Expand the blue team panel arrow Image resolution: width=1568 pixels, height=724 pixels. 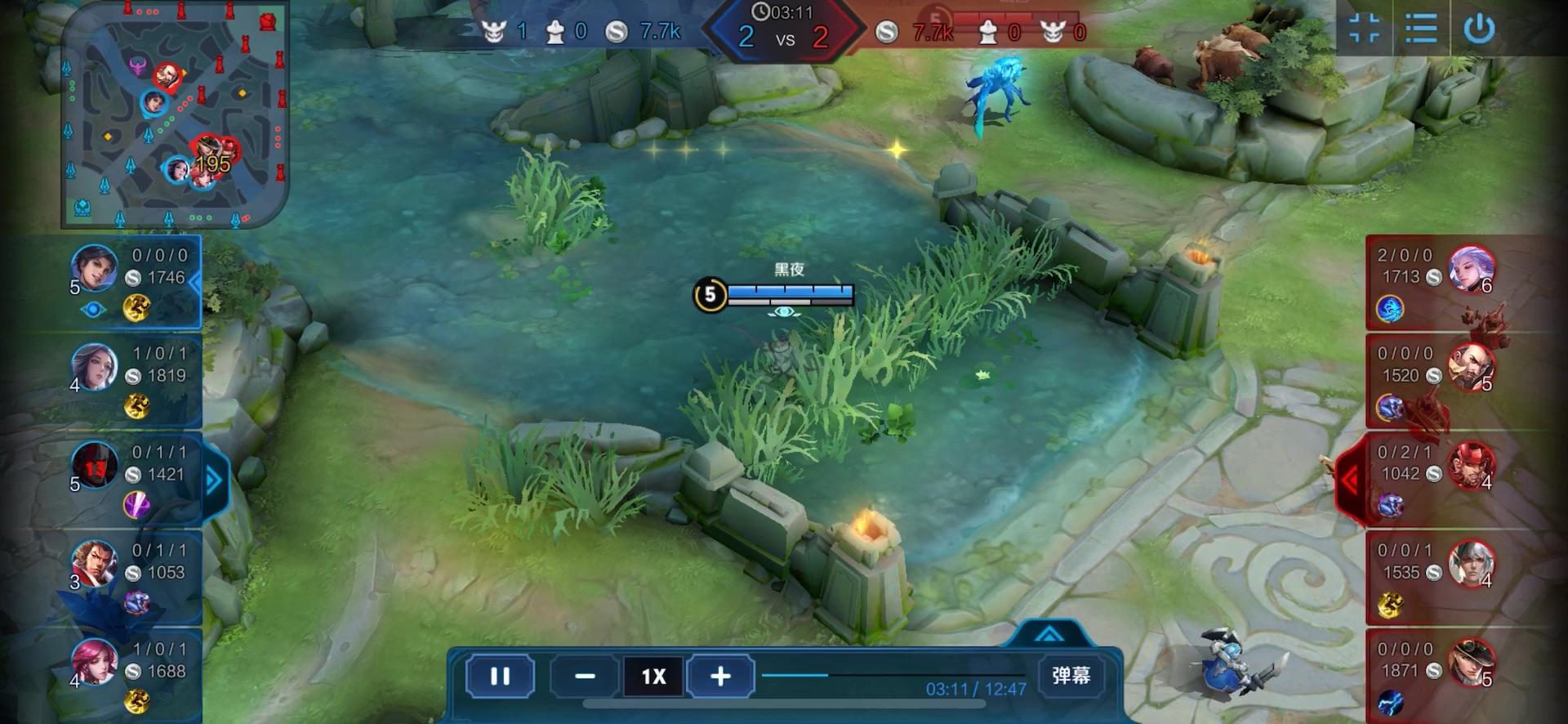(214, 480)
